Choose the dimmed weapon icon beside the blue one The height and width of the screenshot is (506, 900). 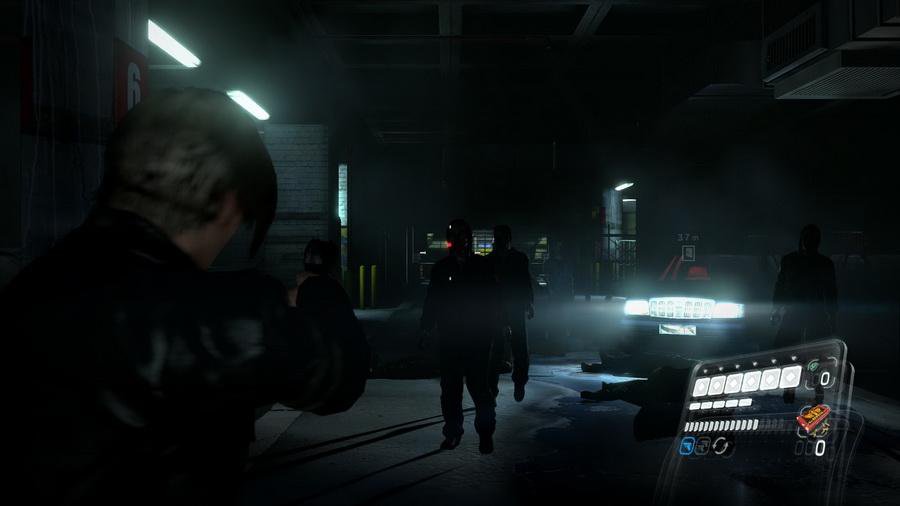pos(703,446)
